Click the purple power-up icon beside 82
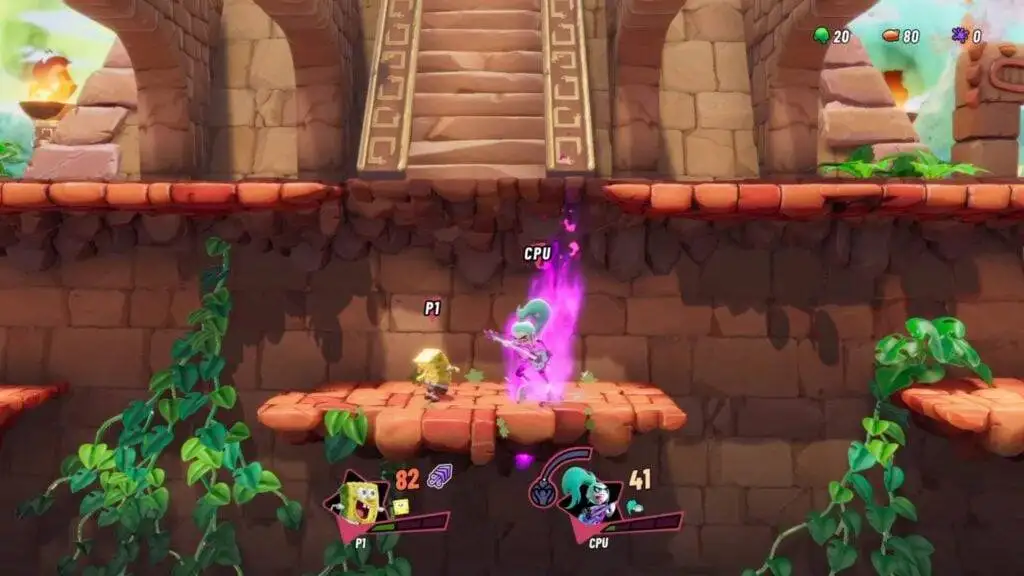 [439, 477]
